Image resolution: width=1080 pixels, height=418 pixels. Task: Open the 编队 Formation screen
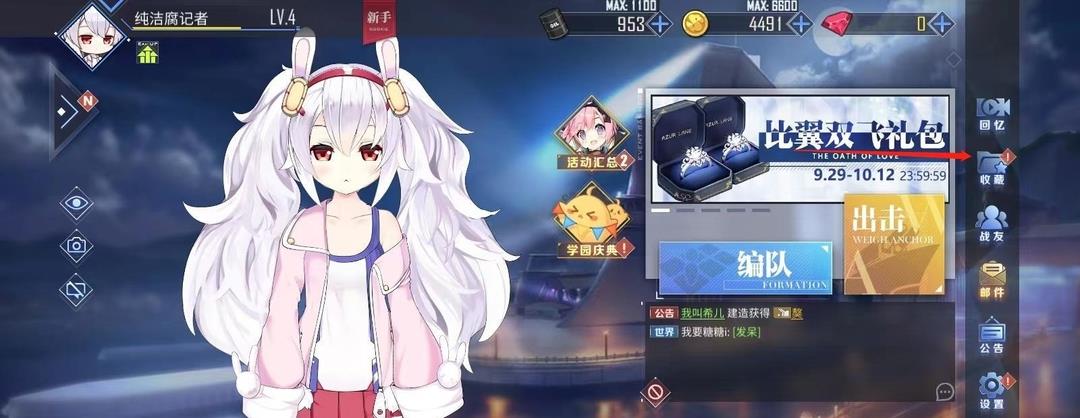point(745,269)
